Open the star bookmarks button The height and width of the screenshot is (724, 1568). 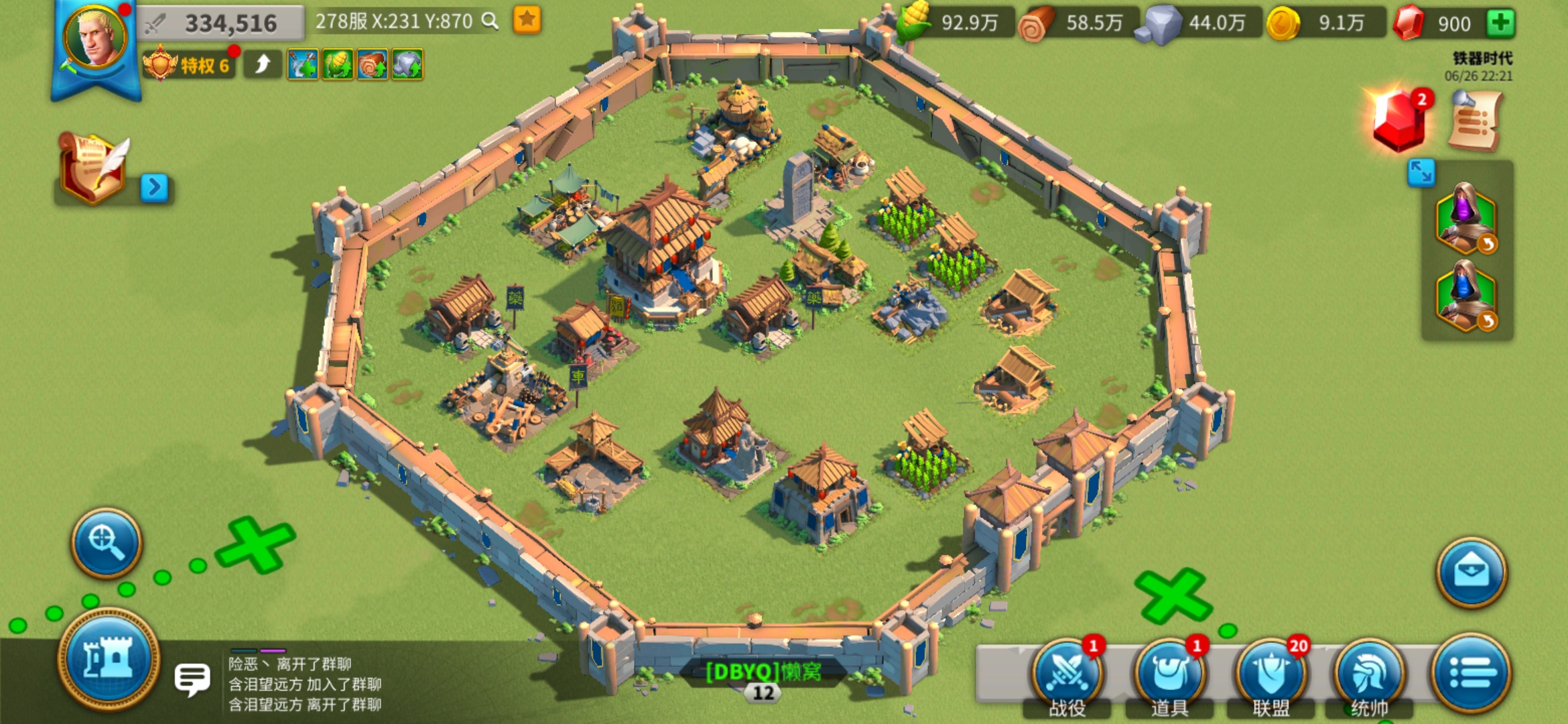point(527,20)
